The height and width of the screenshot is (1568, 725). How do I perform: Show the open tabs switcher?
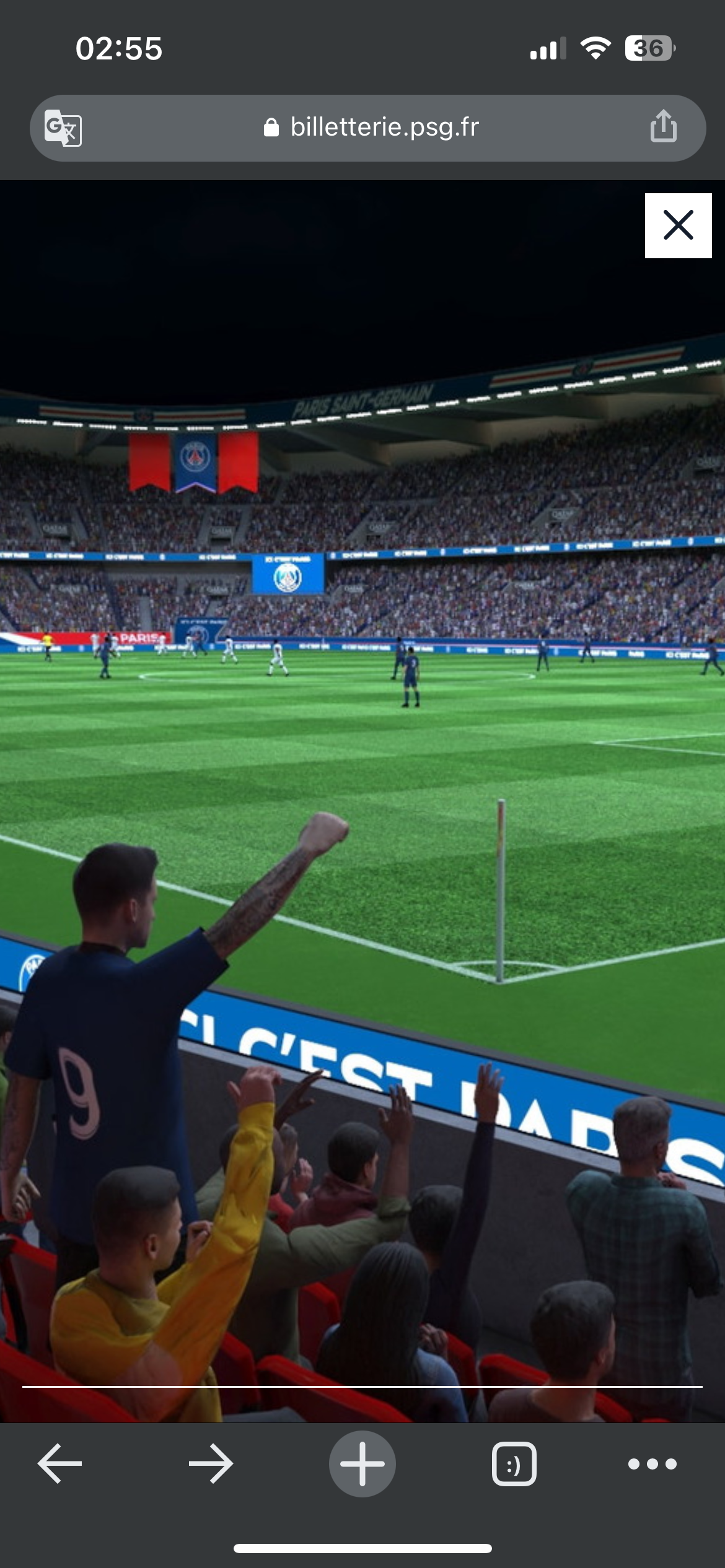514,1464
